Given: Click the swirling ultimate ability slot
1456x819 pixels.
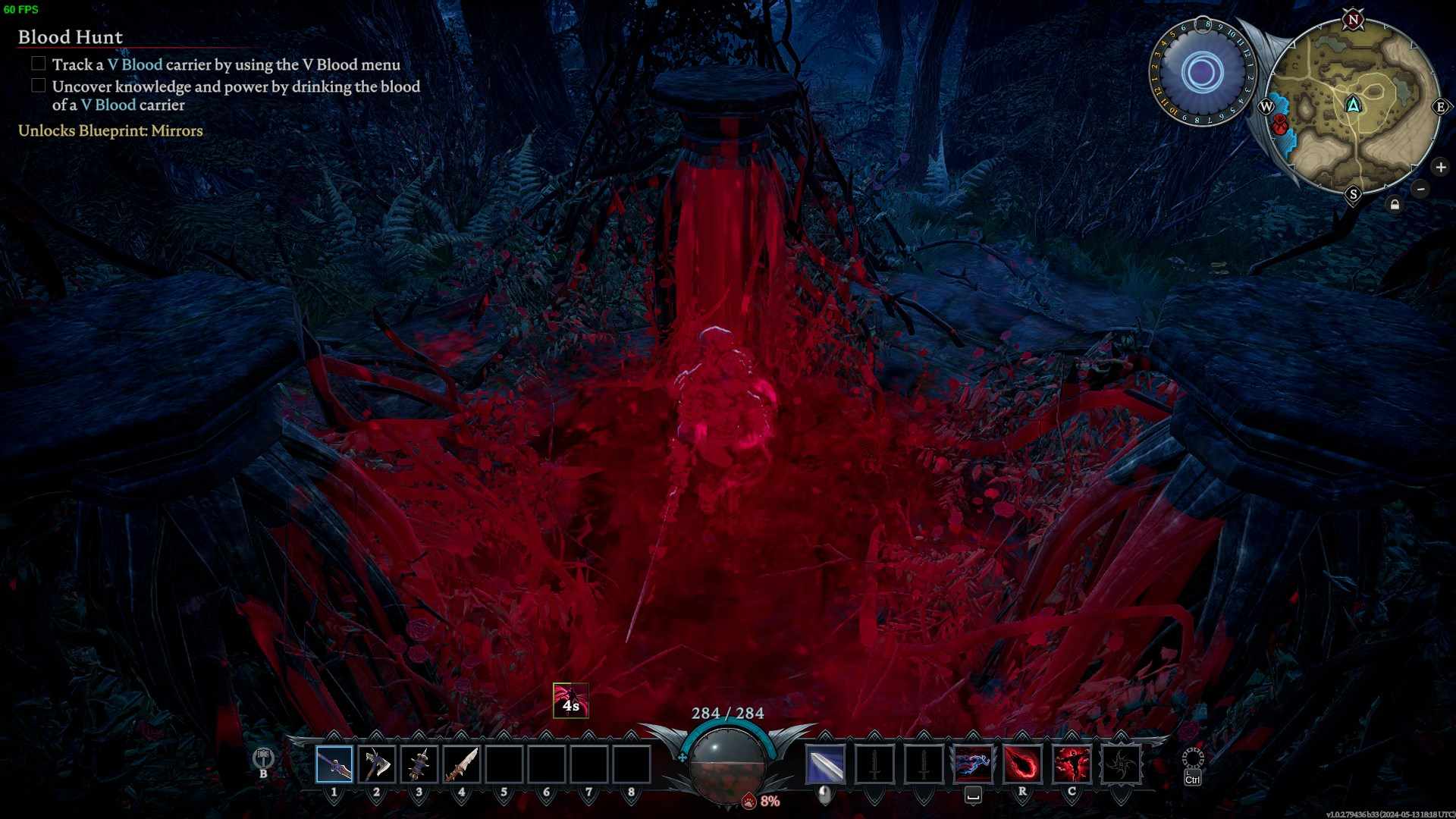Looking at the screenshot, I should 1121,764.
